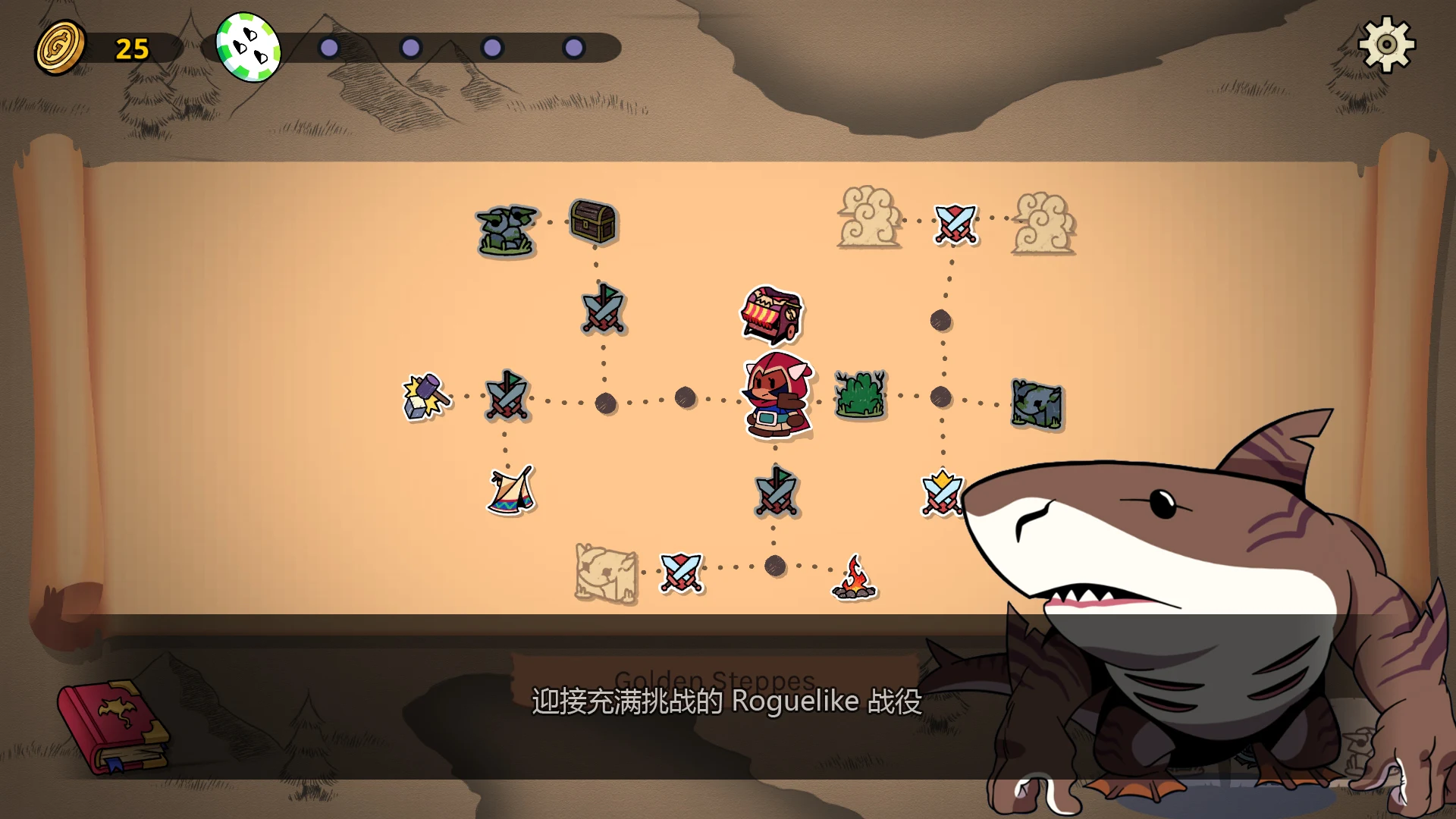Open the settings gear

(1388, 45)
